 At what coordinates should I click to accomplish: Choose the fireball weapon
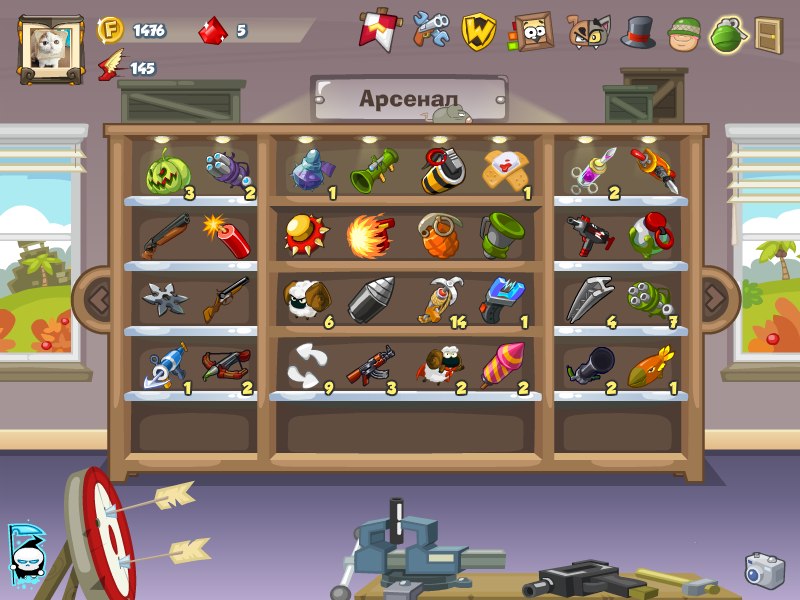click(371, 236)
